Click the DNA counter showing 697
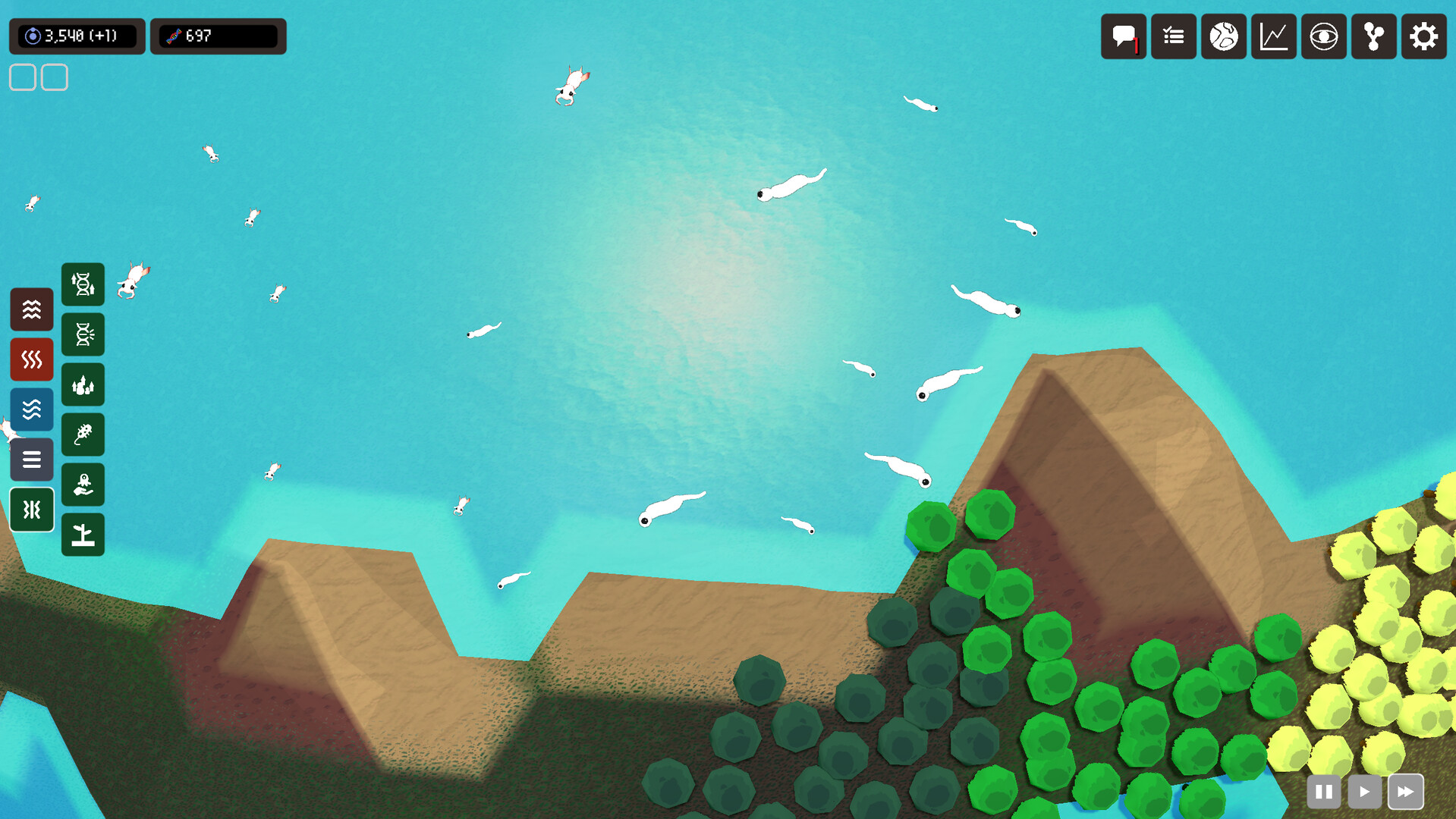 click(218, 36)
